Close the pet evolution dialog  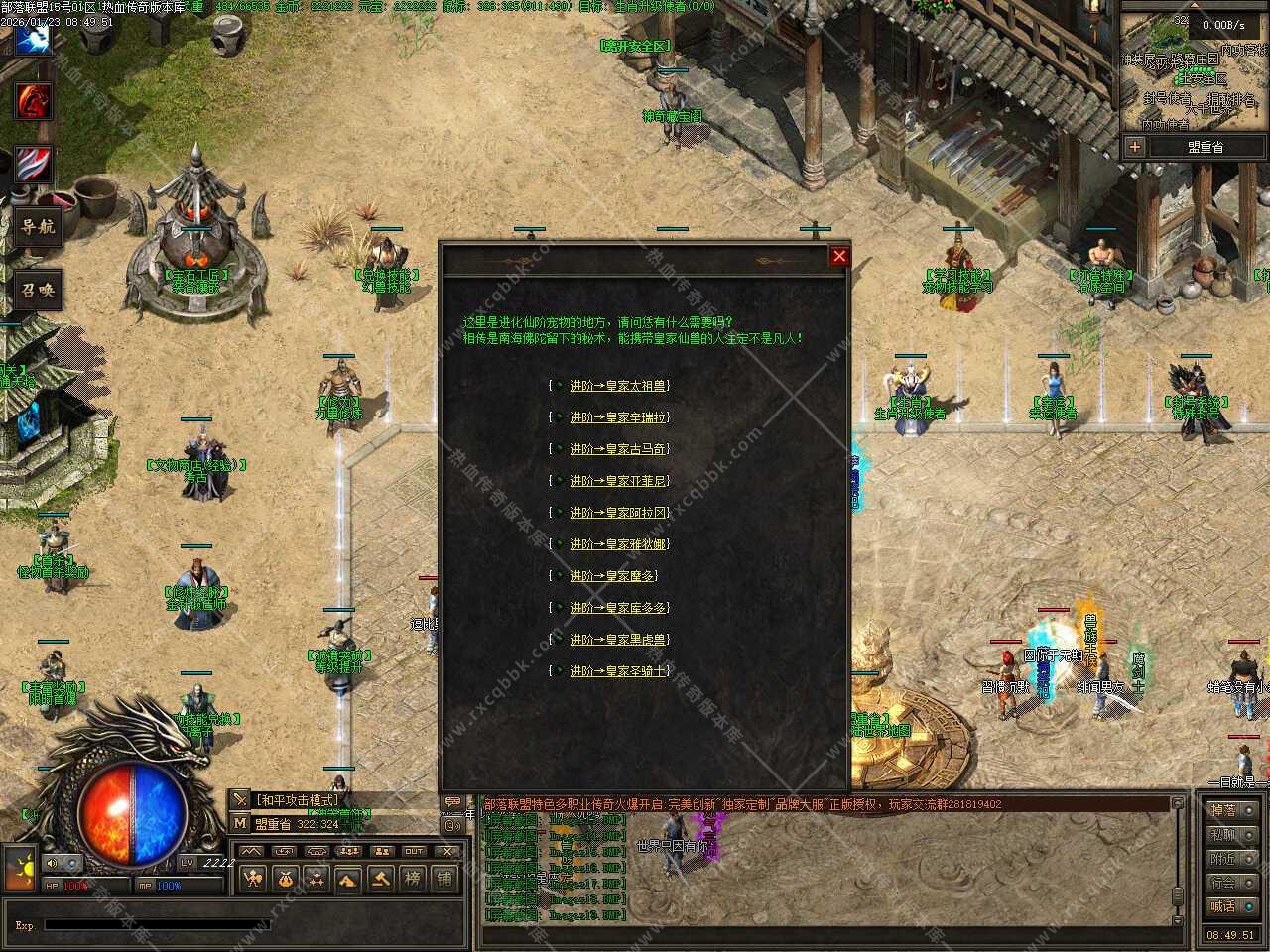pos(839,256)
